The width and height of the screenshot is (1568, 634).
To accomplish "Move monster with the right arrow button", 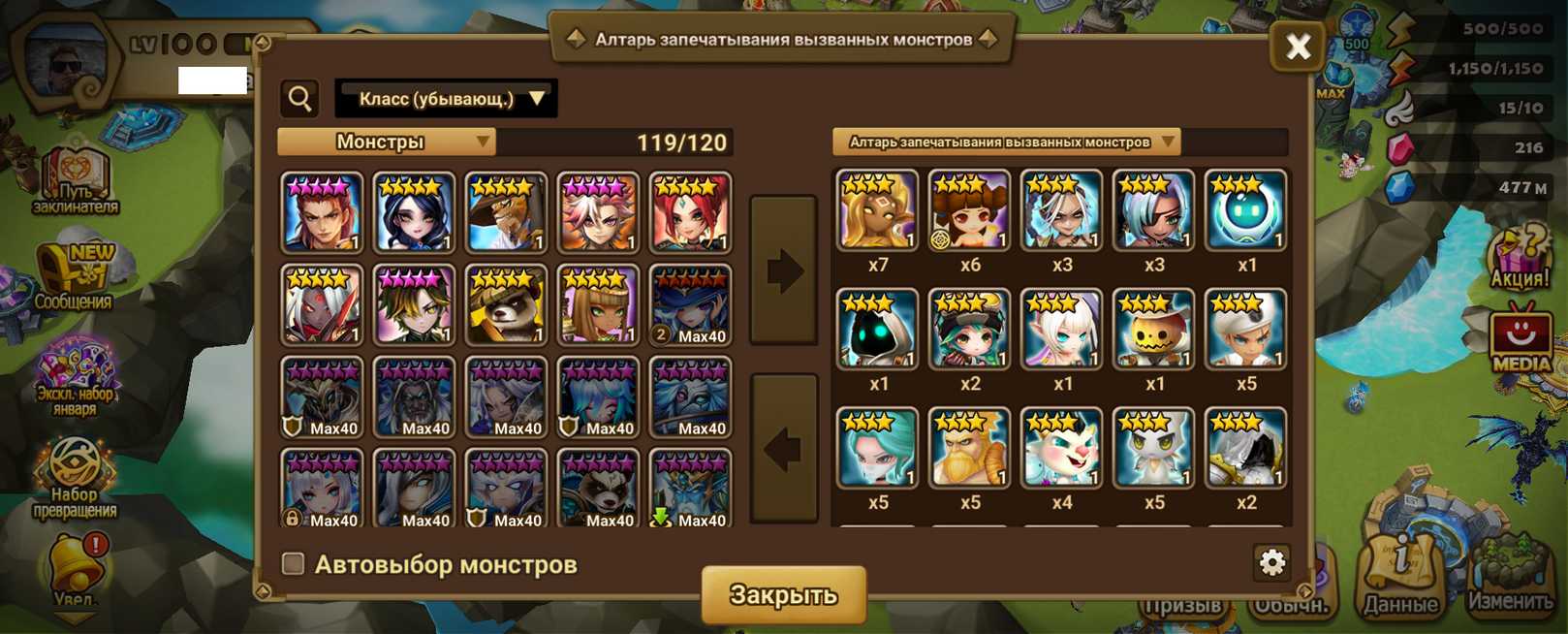I will click(x=784, y=270).
